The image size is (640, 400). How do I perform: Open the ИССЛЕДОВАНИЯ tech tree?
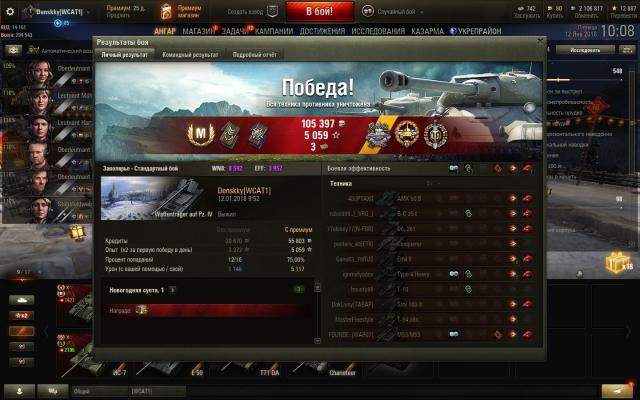point(378,31)
